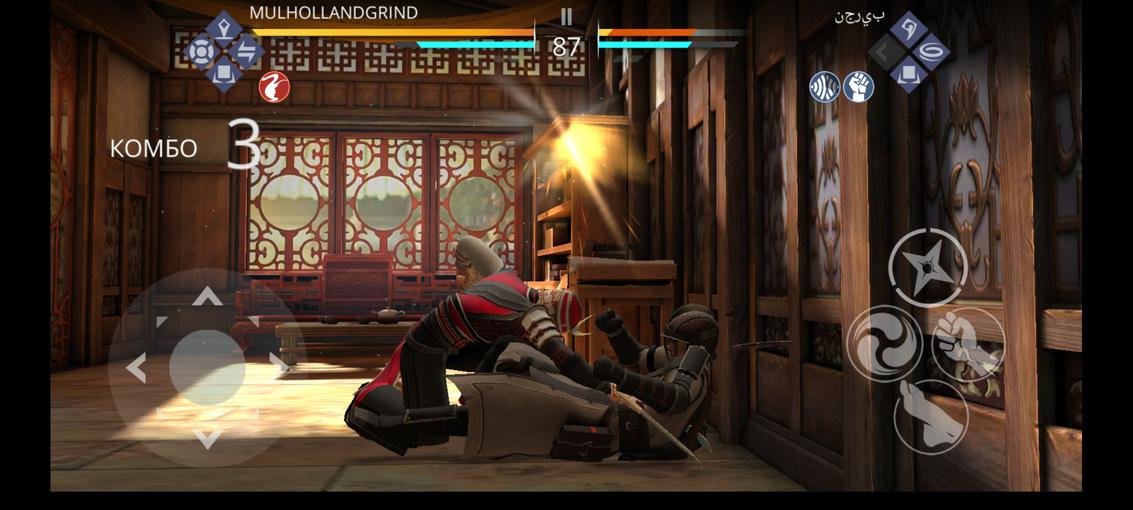Tap the joystick's up arrow
The image size is (1133, 510).
point(207,296)
